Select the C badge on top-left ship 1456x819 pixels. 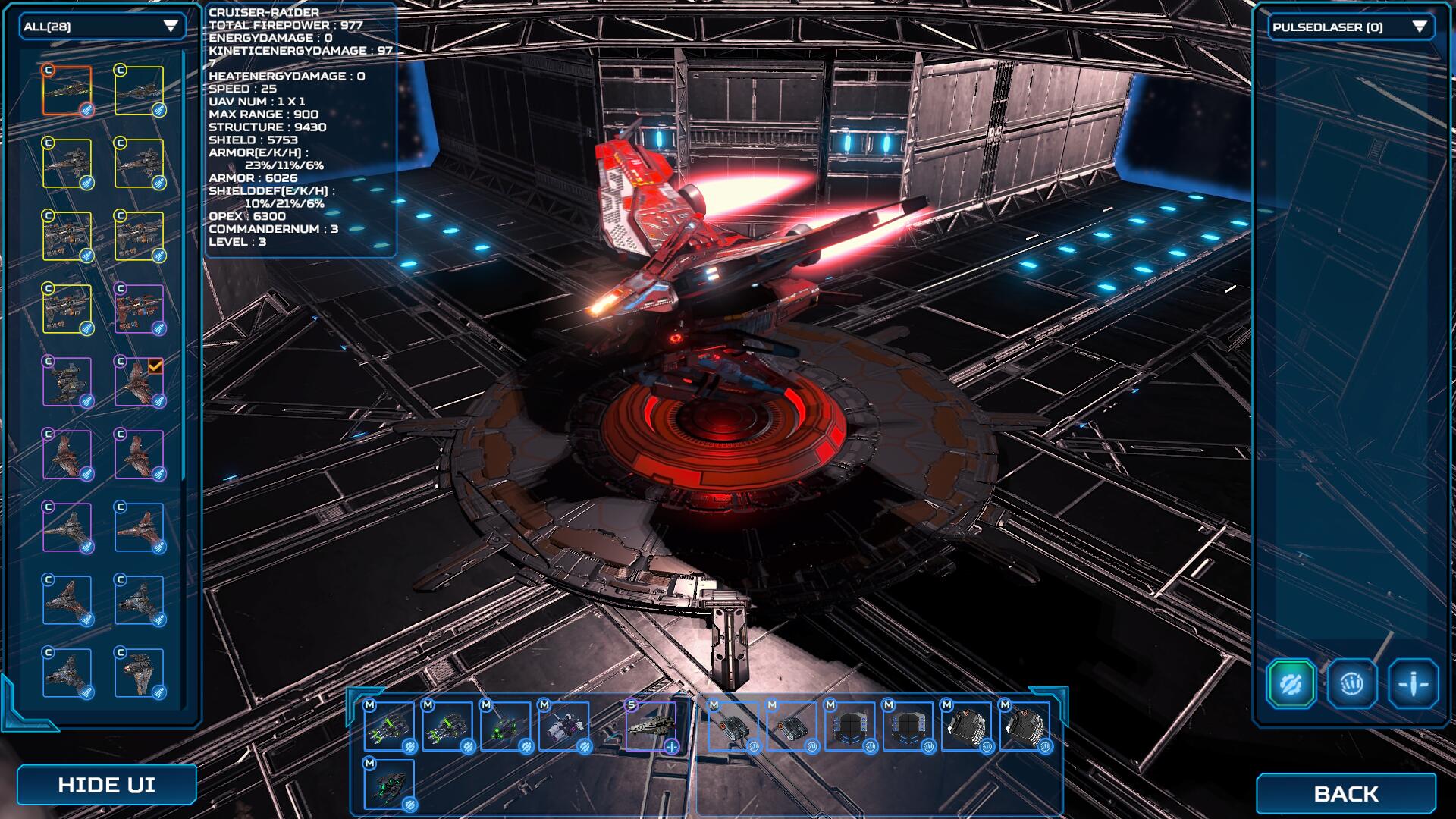click(49, 71)
